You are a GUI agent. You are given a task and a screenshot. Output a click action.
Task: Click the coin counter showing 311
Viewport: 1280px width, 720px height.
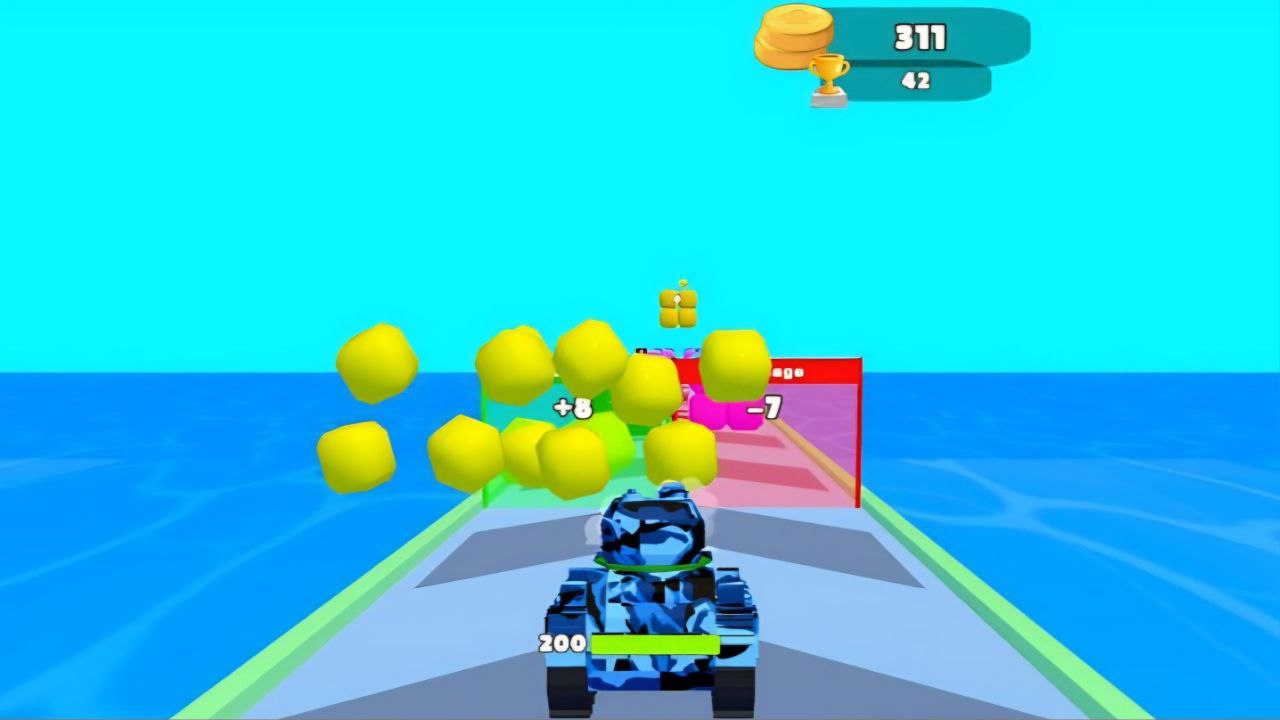(918, 36)
